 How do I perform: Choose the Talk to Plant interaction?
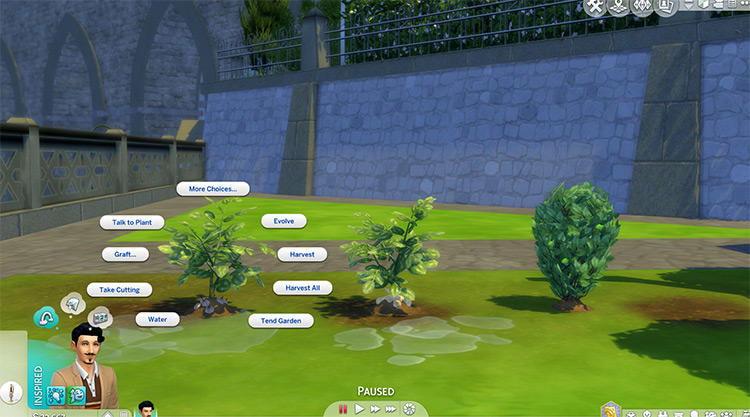[x=131, y=222]
